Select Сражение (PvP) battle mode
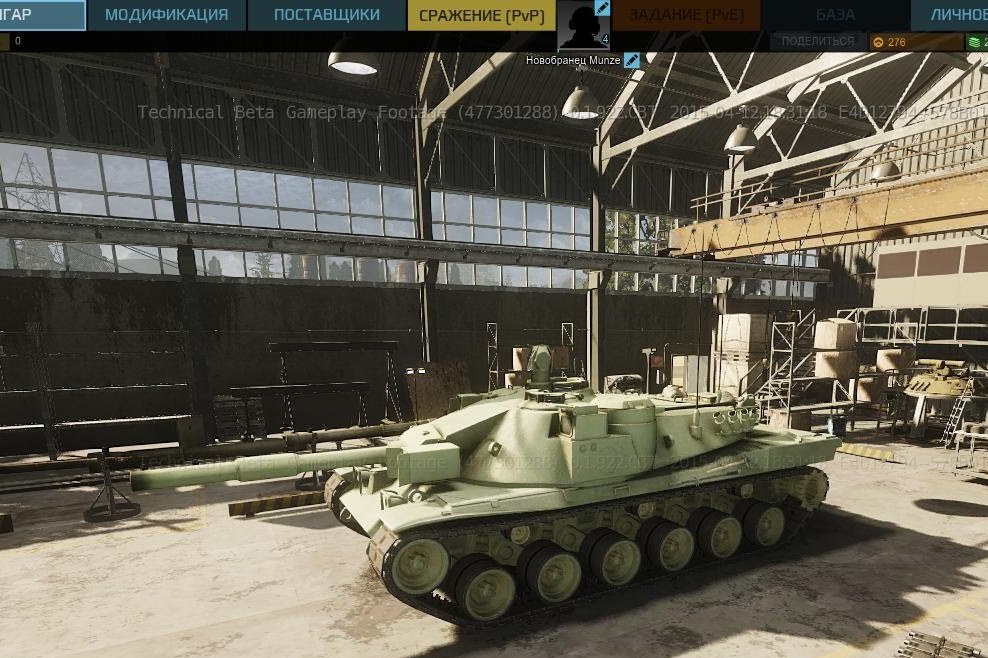Screen dimensions: 988x658 (481, 15)
